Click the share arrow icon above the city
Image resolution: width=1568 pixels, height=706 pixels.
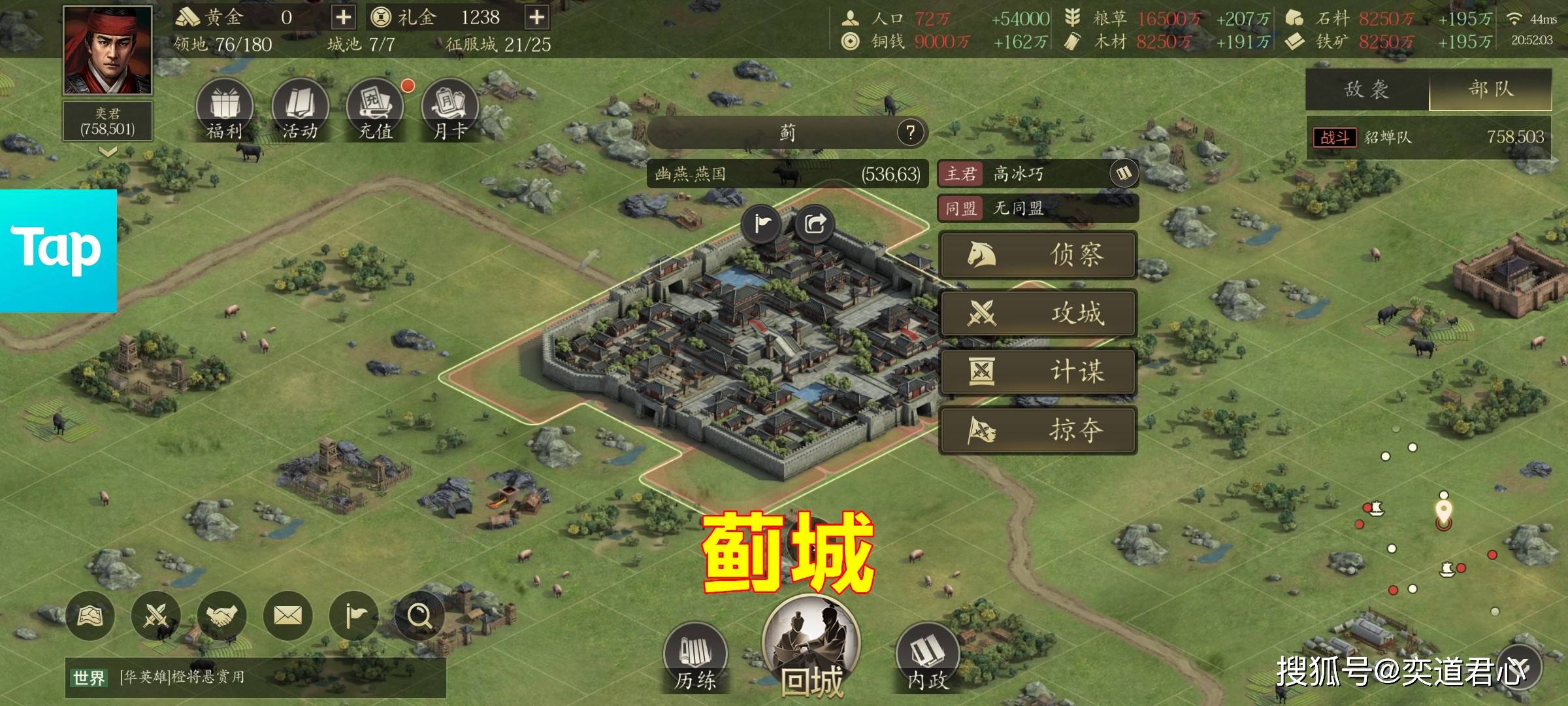(815, 224)
